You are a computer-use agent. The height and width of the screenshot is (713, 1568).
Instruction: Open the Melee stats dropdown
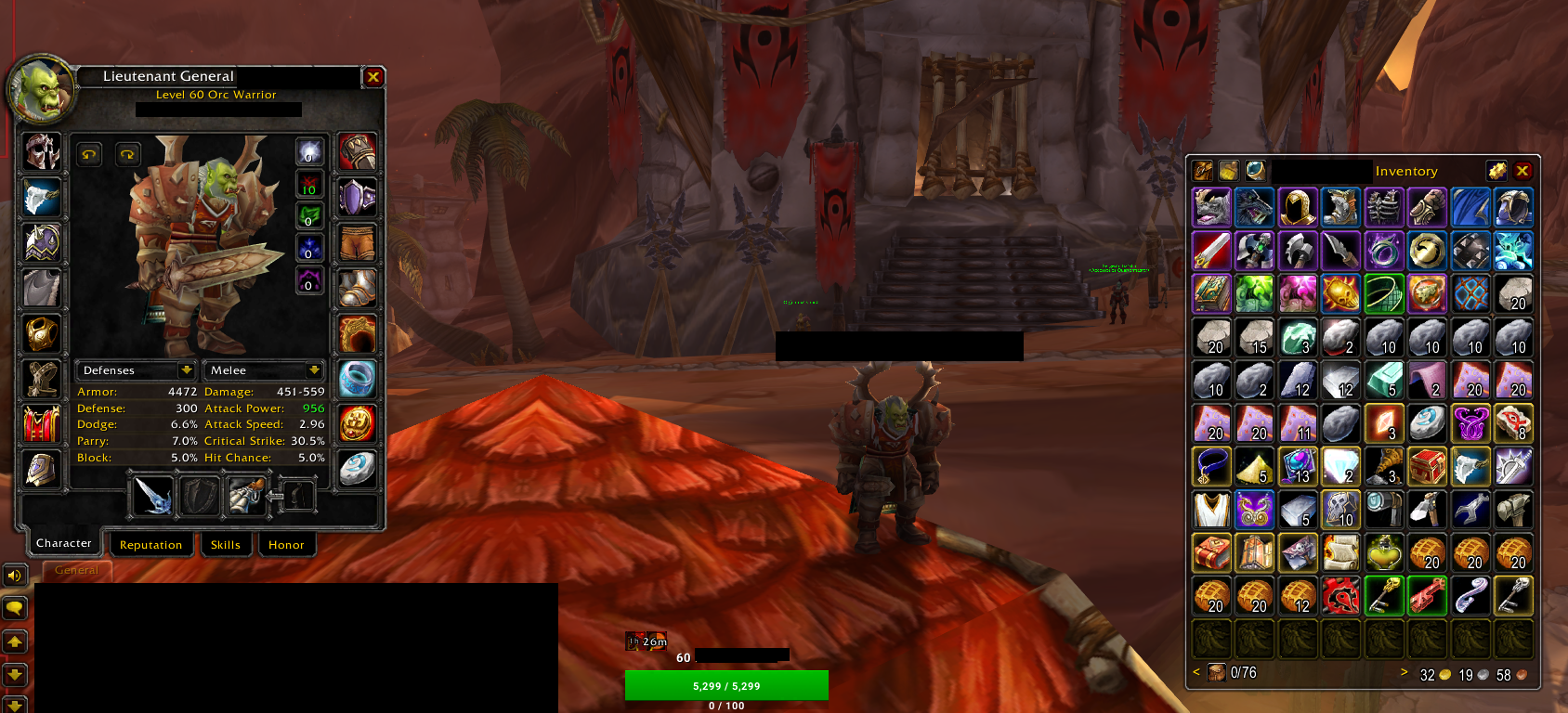264,369
